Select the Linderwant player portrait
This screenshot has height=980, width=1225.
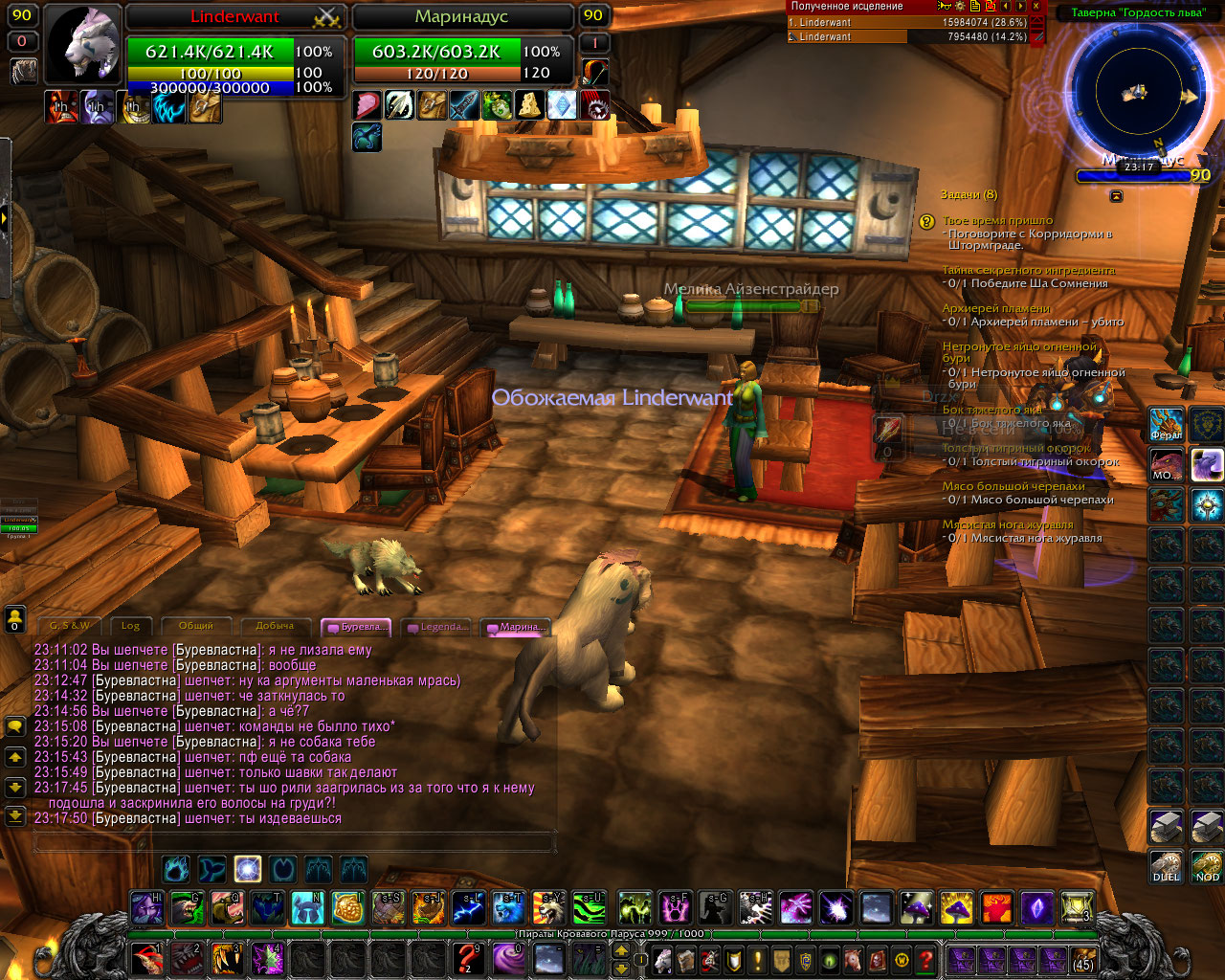[83, 46]
